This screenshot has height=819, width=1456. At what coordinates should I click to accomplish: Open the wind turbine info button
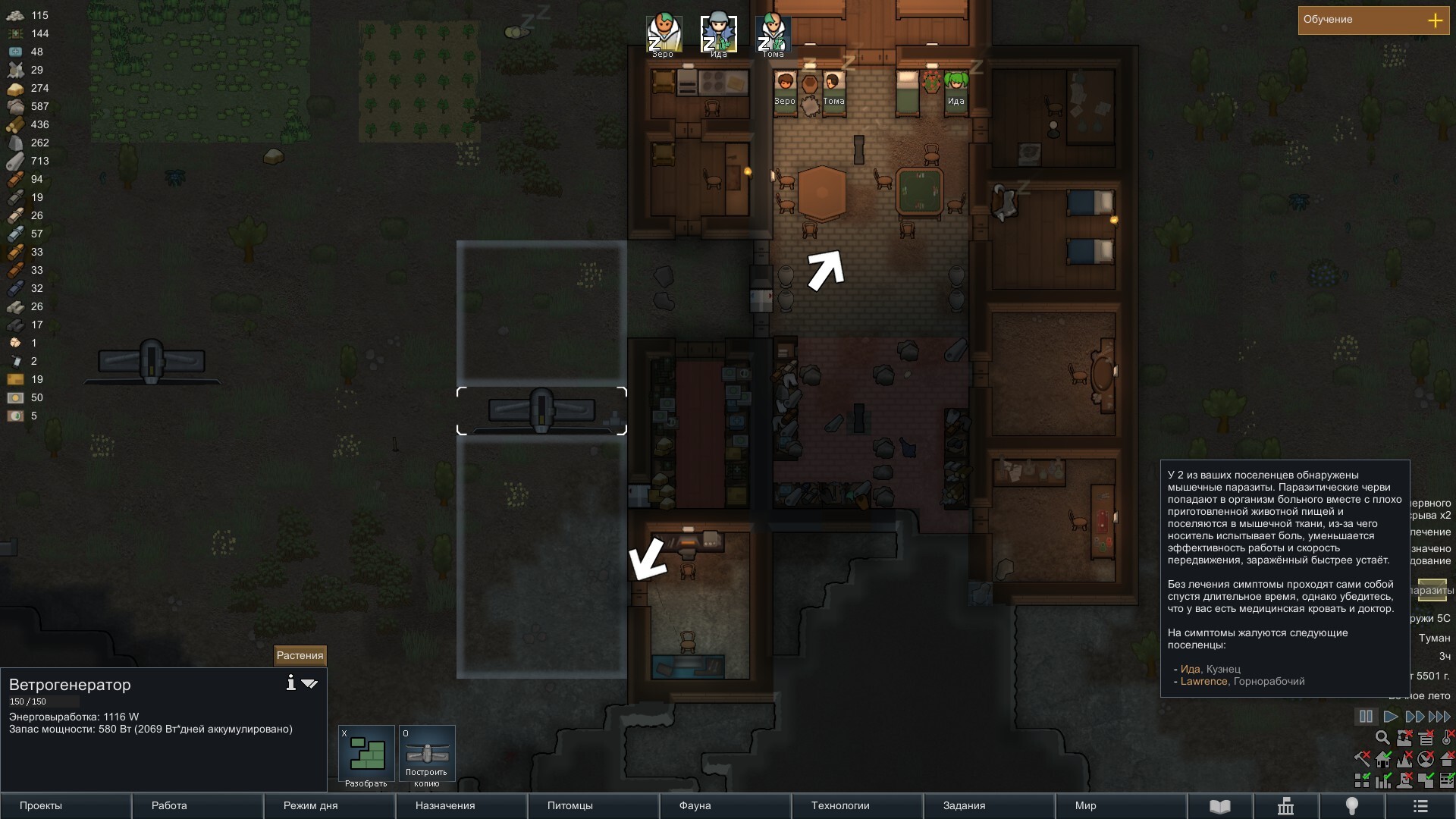[x=290, y=683]
